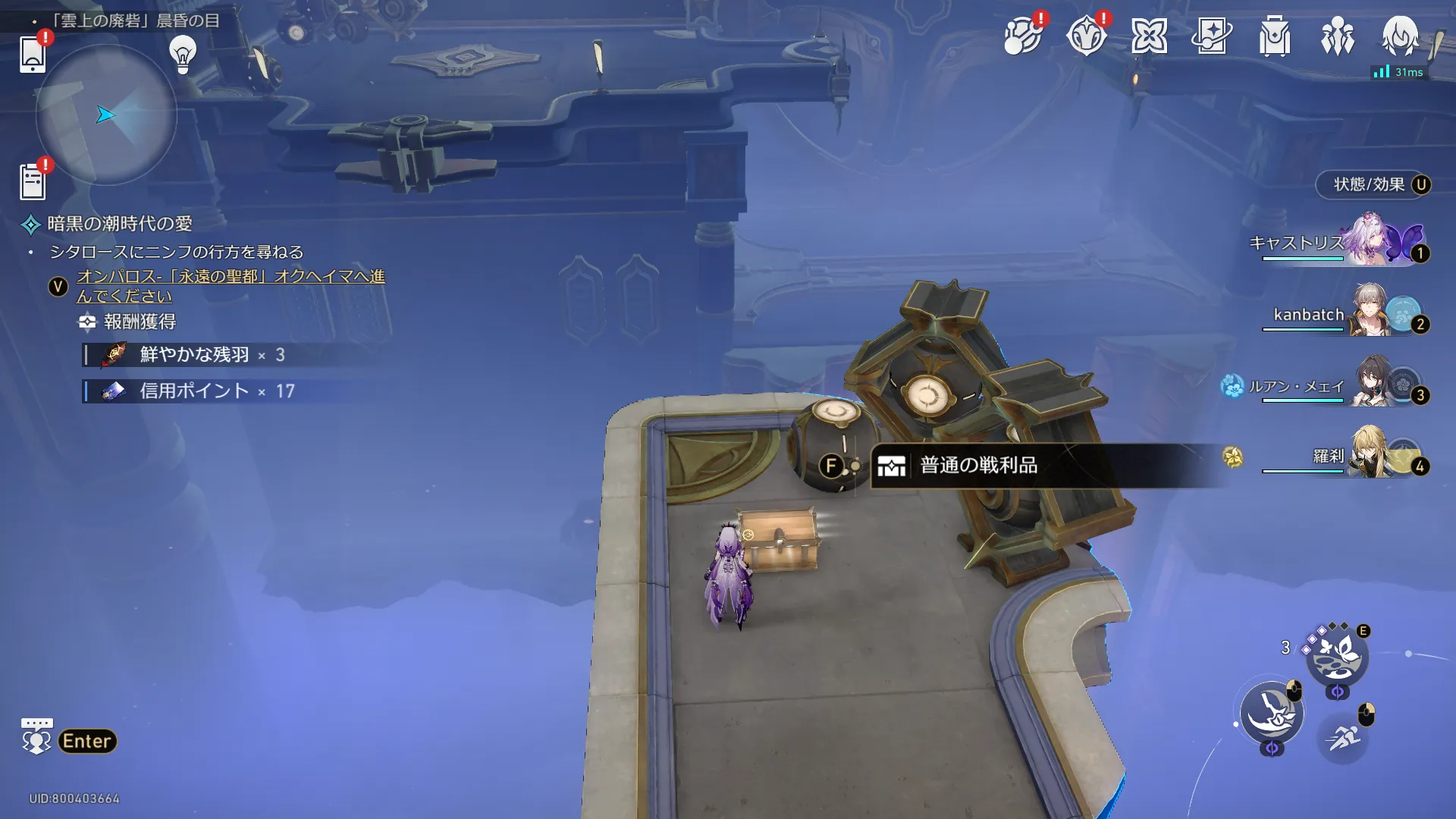Open the character profile icon
Viewport: 1456px width, 819px height.
point(1399,36)
